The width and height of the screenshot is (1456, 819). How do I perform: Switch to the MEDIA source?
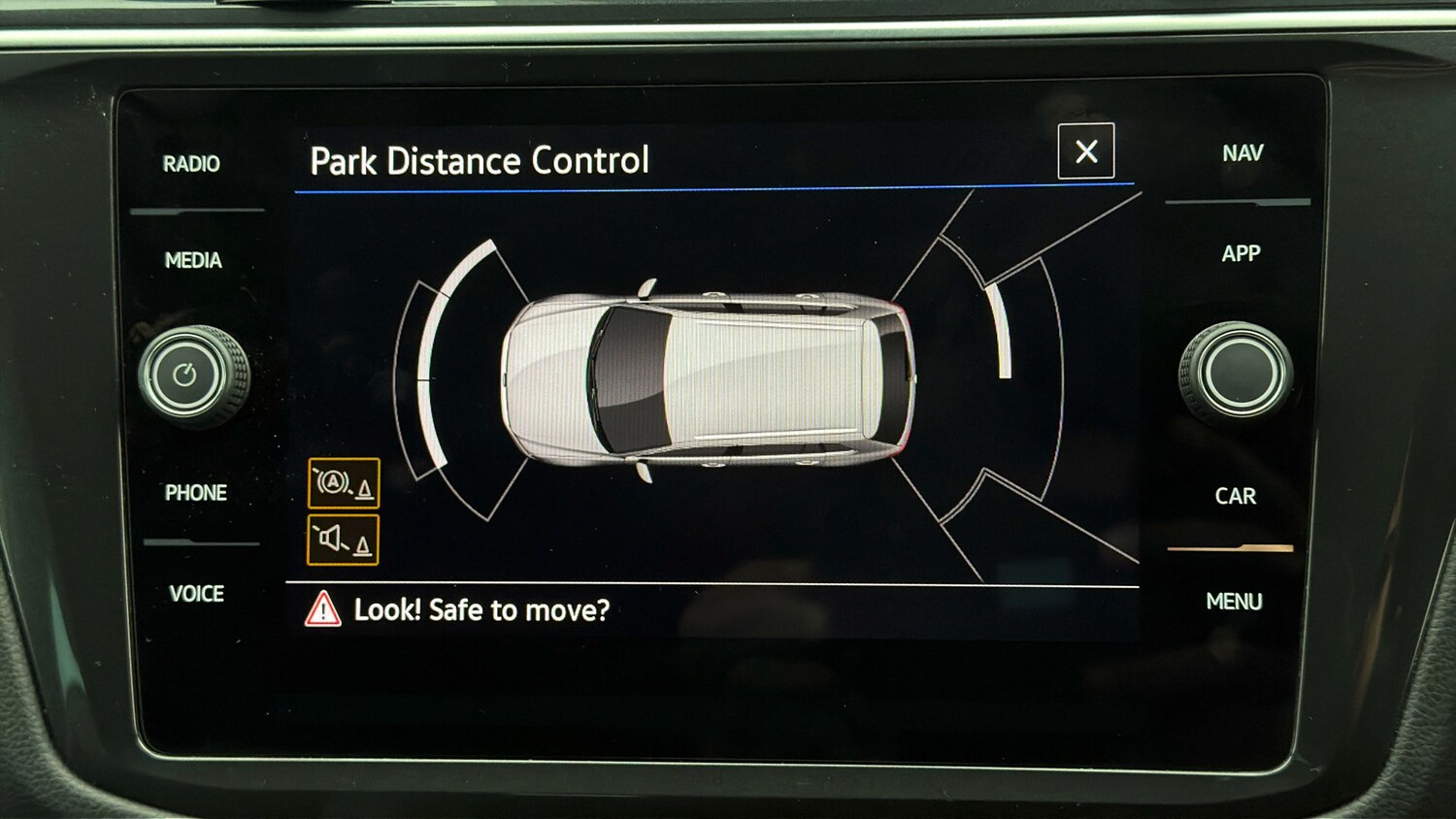[x=193, y=260]
